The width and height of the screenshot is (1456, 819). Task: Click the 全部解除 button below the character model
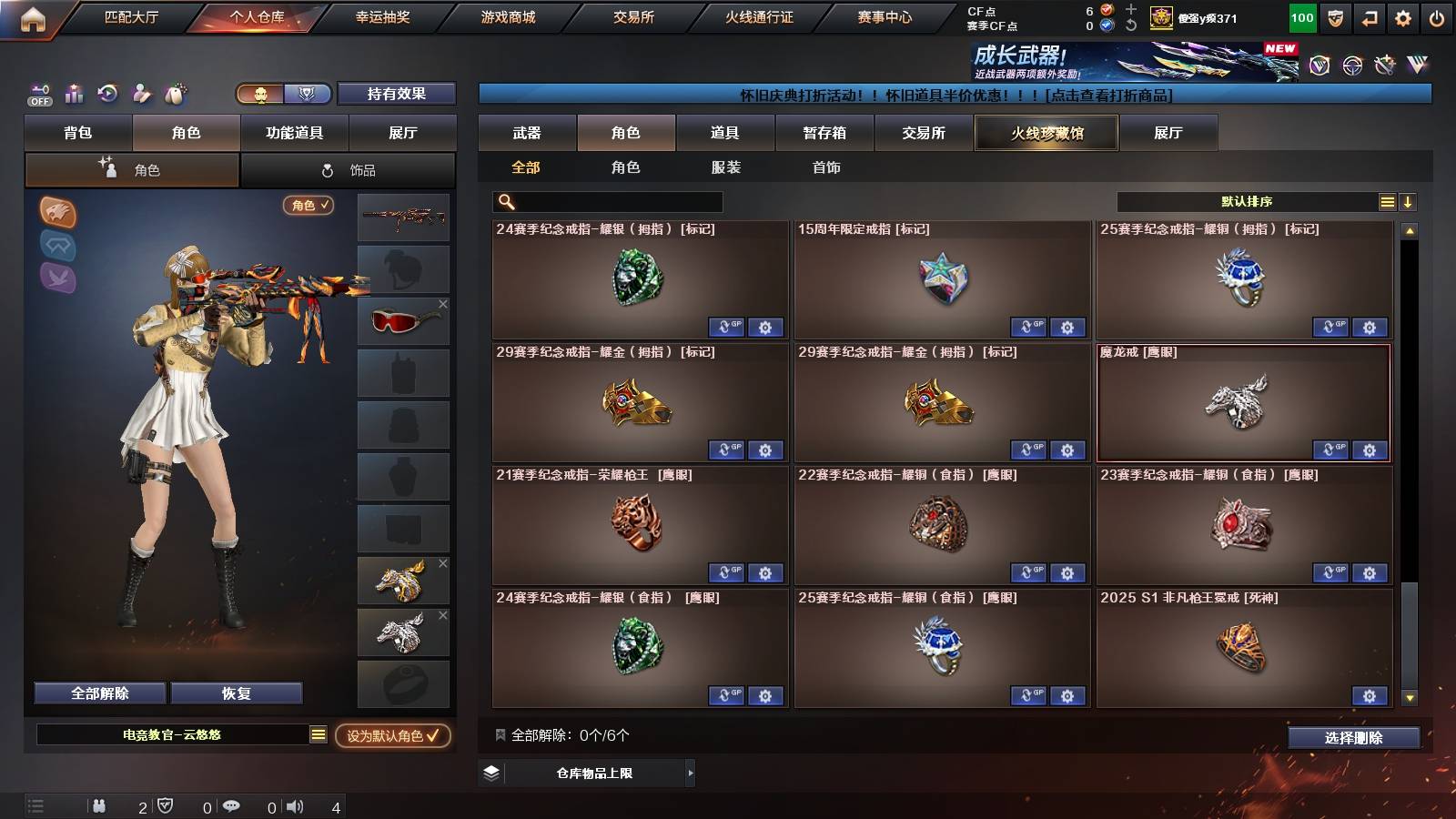(x=98, y=693)
